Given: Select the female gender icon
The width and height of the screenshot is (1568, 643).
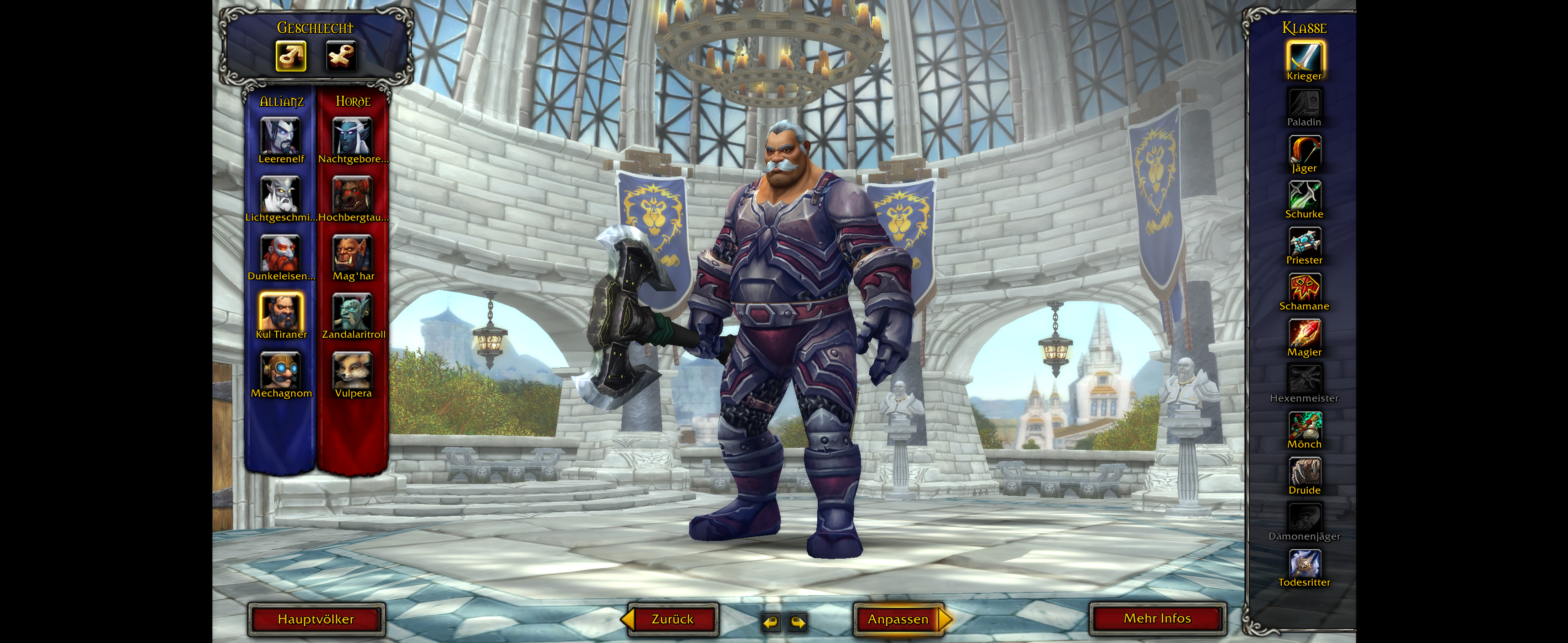Looking at the screenshot, I should [x=340, y=57].
